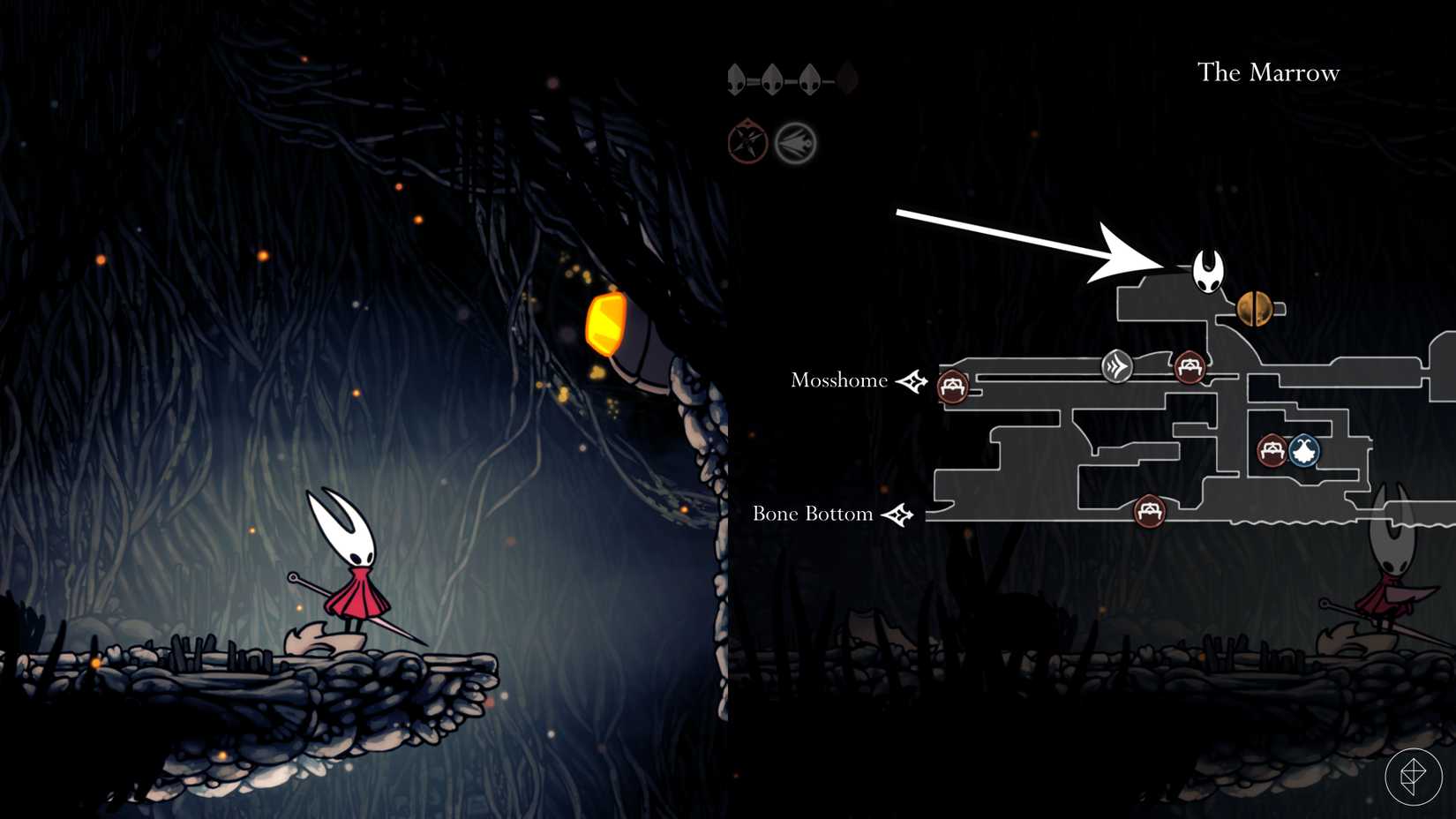The image size is (1456, 819).
Task: Toggle the third health mask
Action: 807,80
